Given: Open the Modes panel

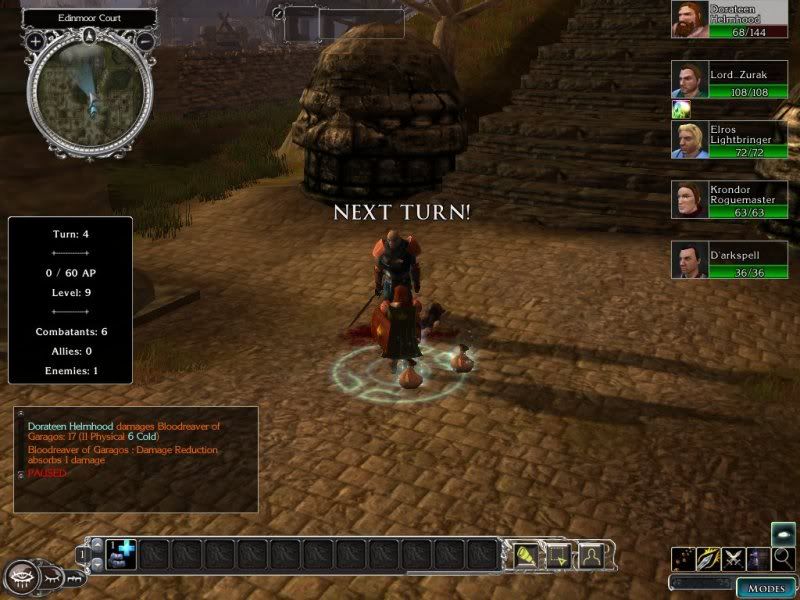Looking at the screenshot, I should [x=766, y=587].
